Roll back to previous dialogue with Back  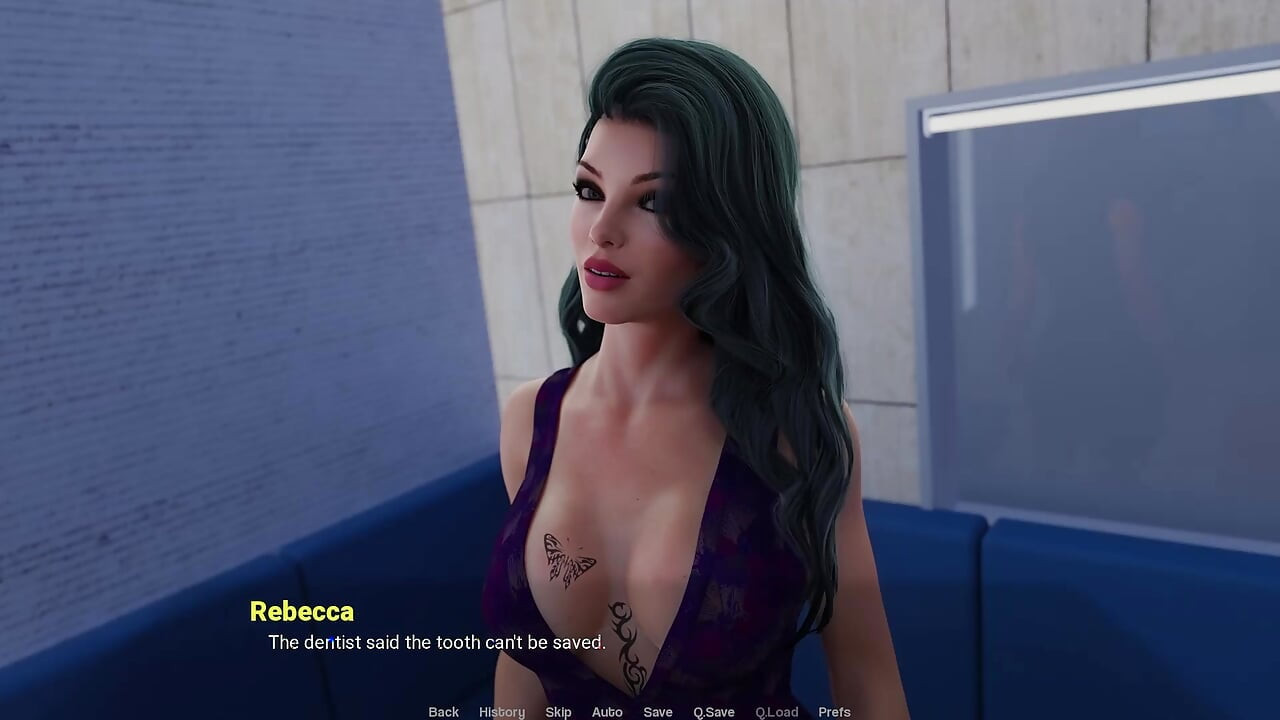(x=443, y=712)
